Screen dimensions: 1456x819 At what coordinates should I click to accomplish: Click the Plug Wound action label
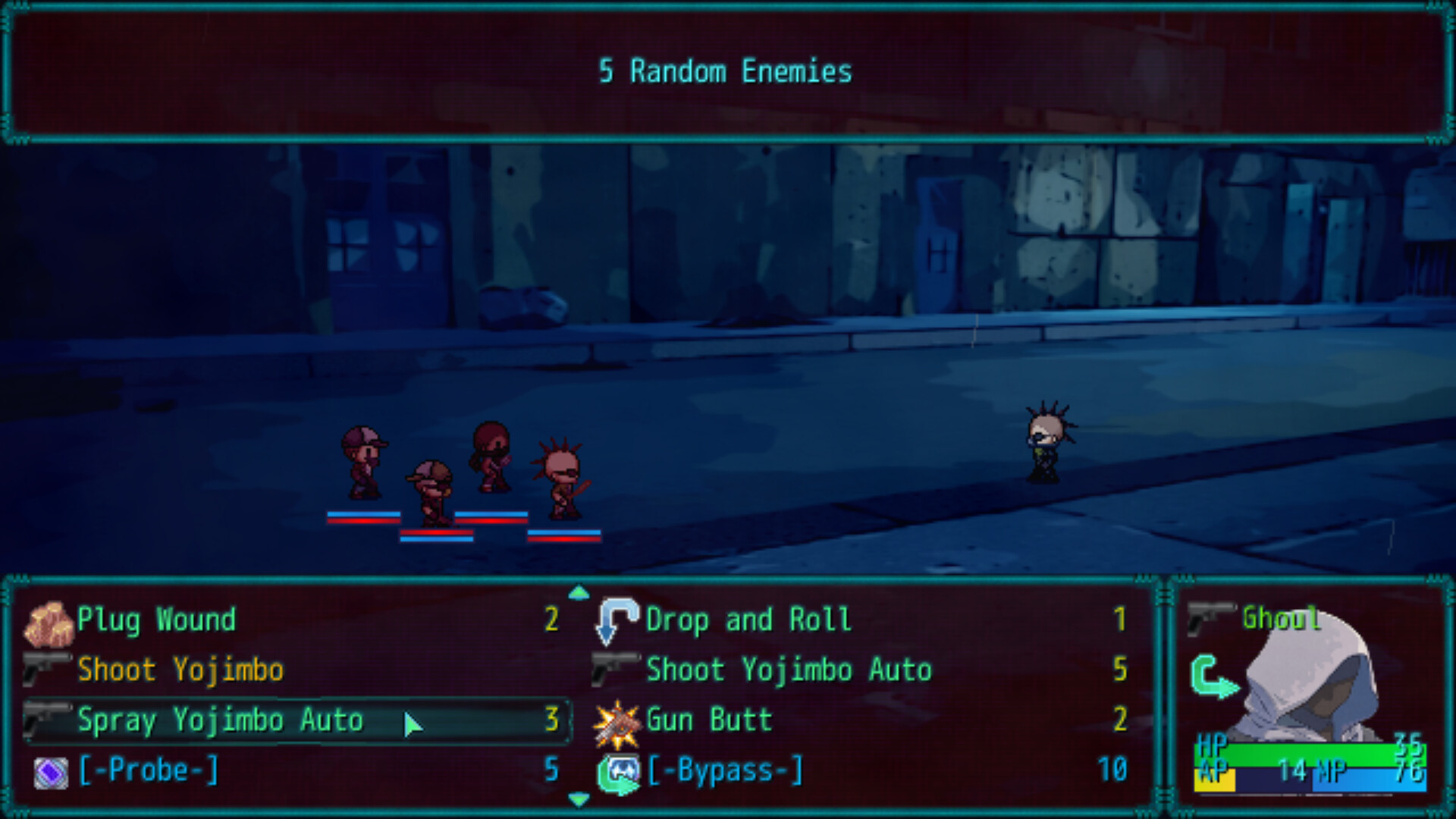tap(155, 620)
